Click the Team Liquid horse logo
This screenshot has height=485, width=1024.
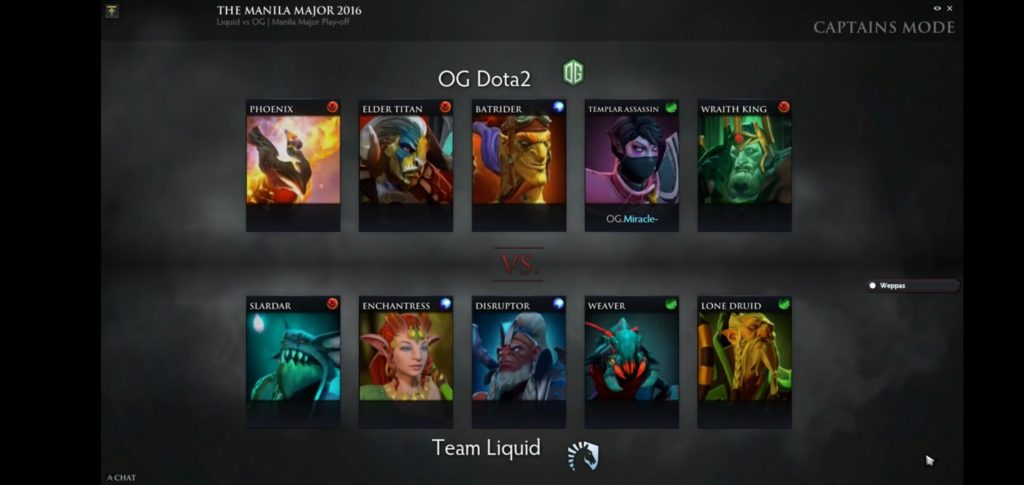583,456
